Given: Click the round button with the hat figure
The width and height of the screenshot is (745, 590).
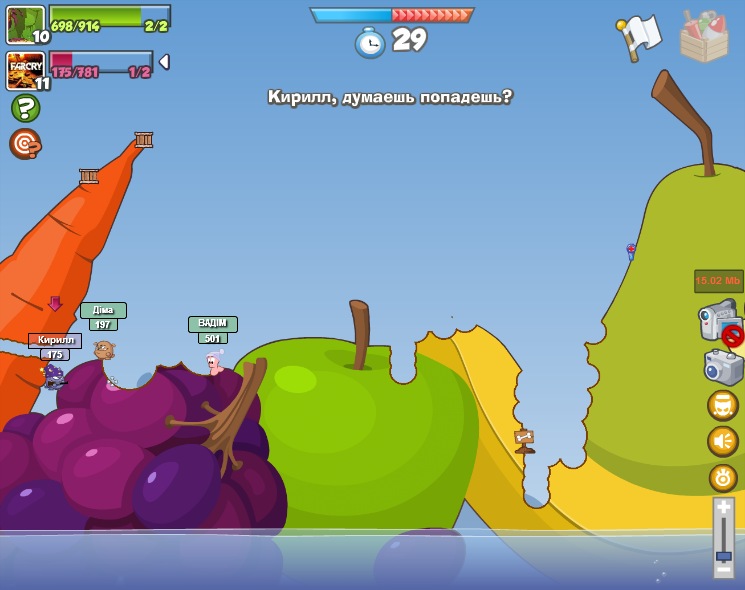Looking at the screenshot, I should [723, 405].
